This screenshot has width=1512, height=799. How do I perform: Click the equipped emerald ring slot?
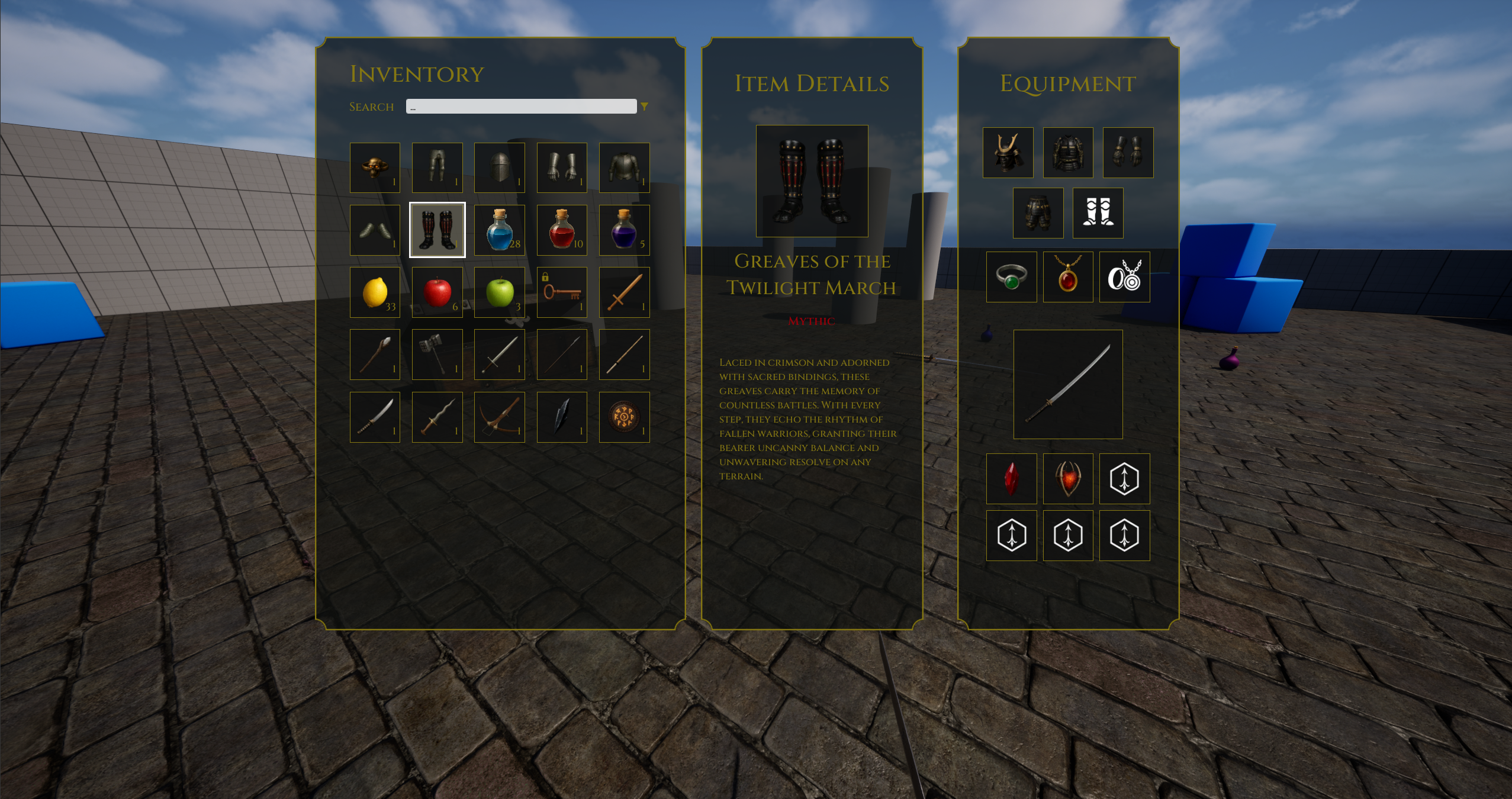click(1011, 277)
